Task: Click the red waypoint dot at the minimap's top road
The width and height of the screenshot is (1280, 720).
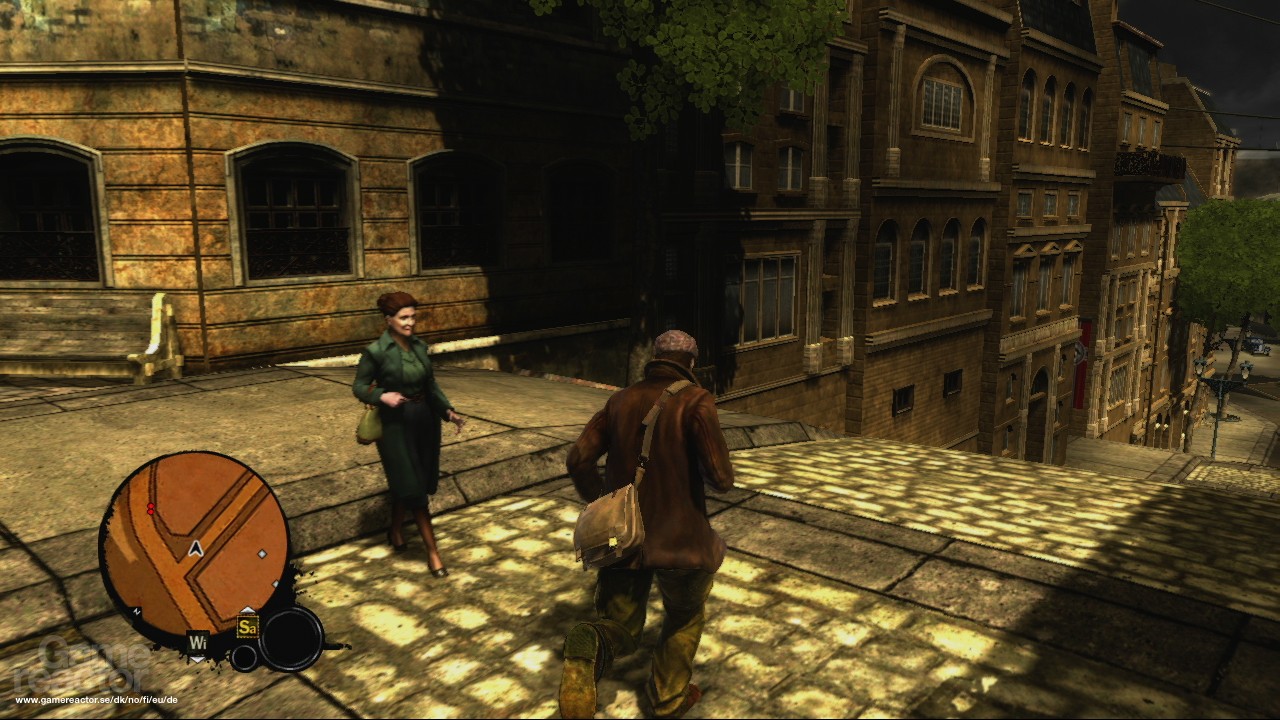Action: coord(152,505)
